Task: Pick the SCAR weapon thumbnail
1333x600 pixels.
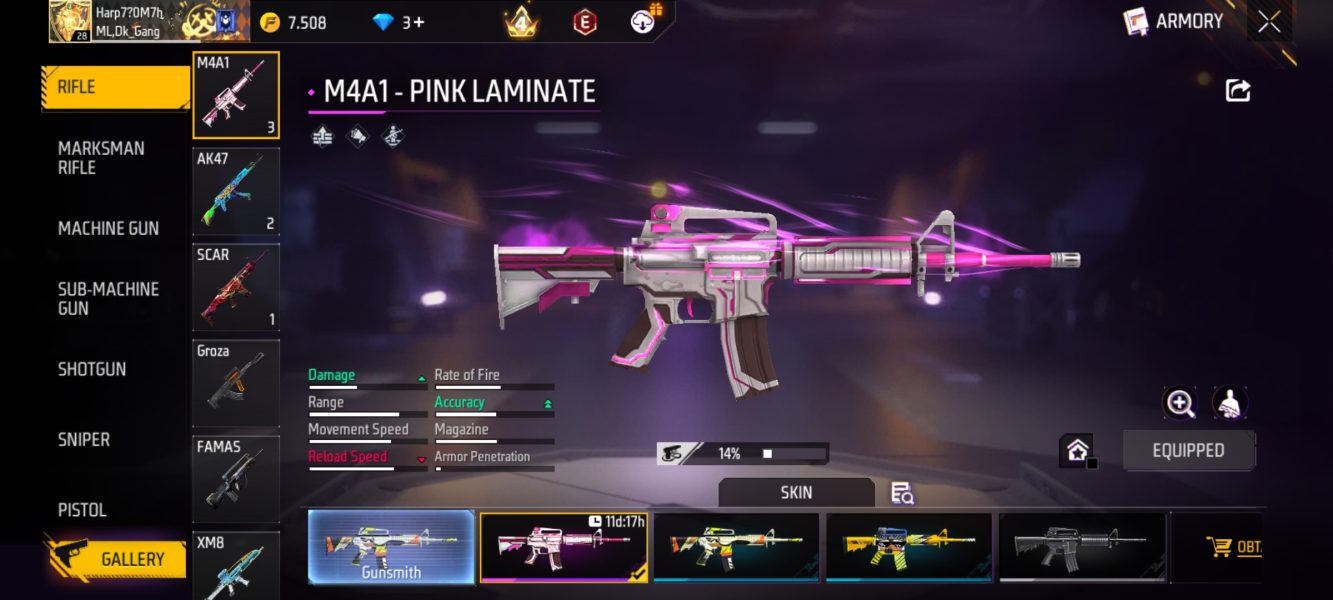Action: coord(236,287)
